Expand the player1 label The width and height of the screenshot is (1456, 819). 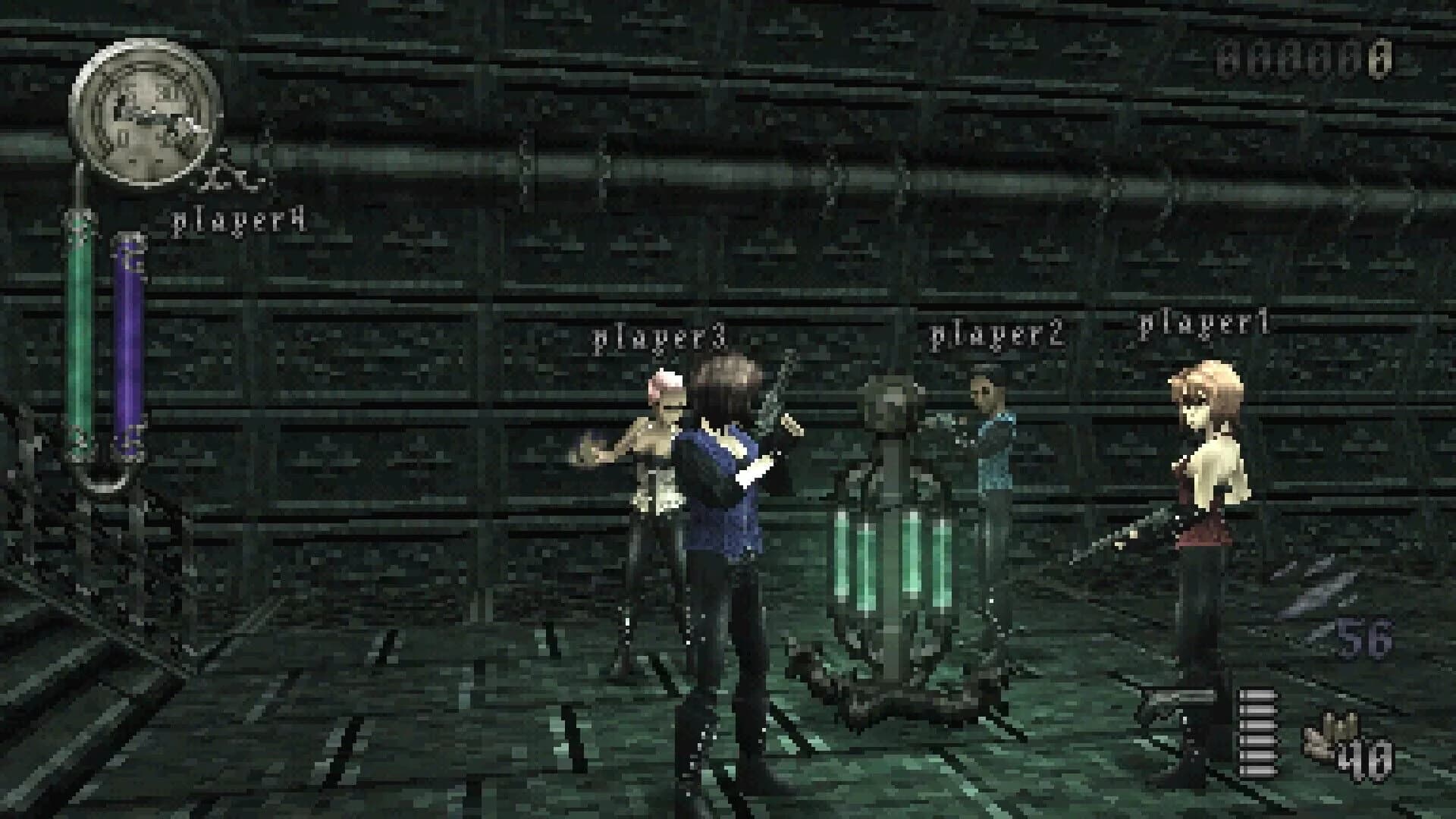1206,326
